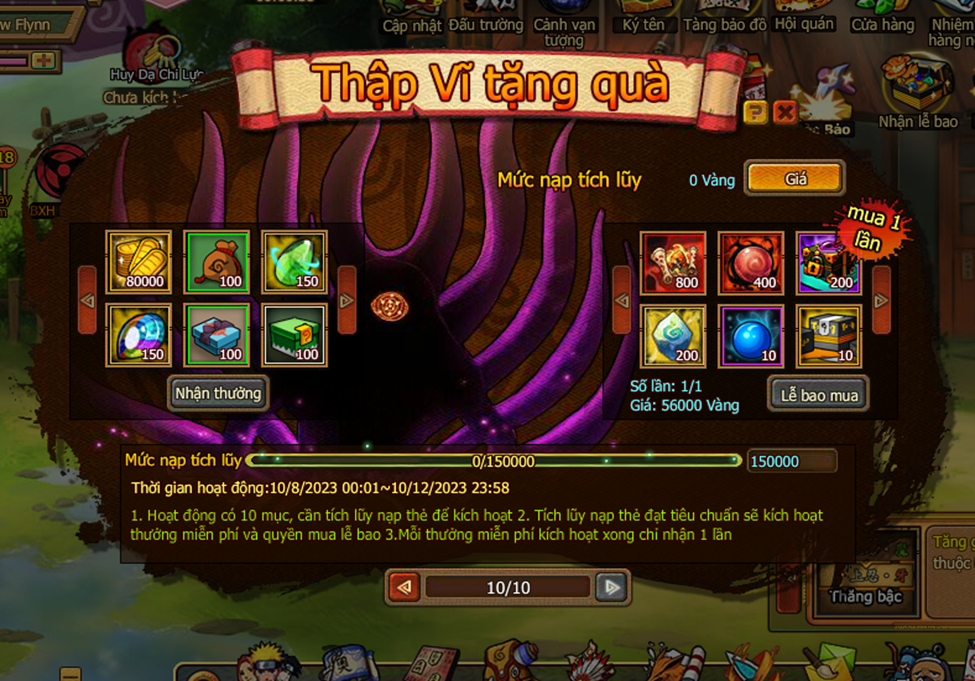Click the Giá button

click(795, 179)
